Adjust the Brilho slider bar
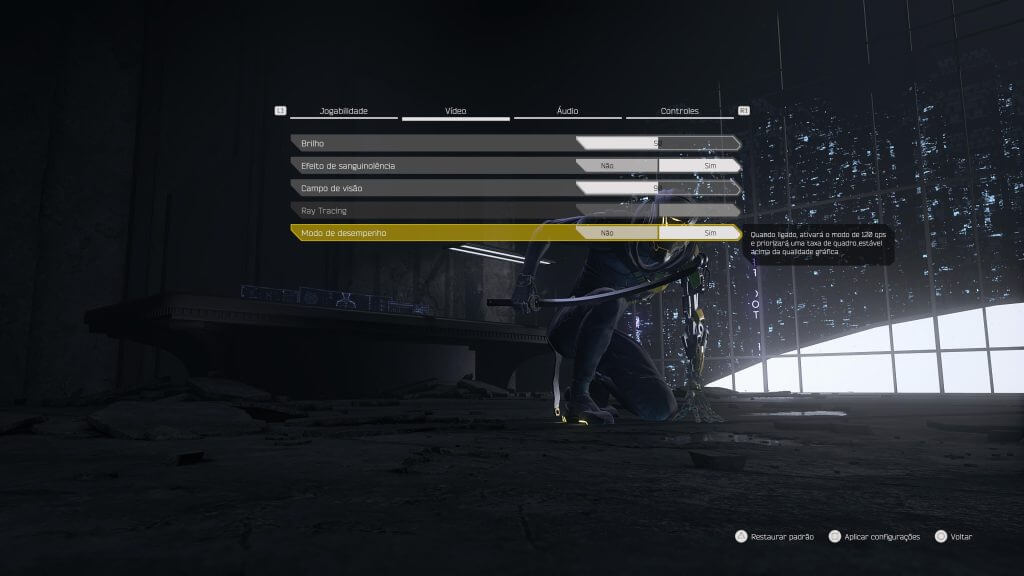The image size is (1024, 576). pyautogui.click(x=657, y=143)
